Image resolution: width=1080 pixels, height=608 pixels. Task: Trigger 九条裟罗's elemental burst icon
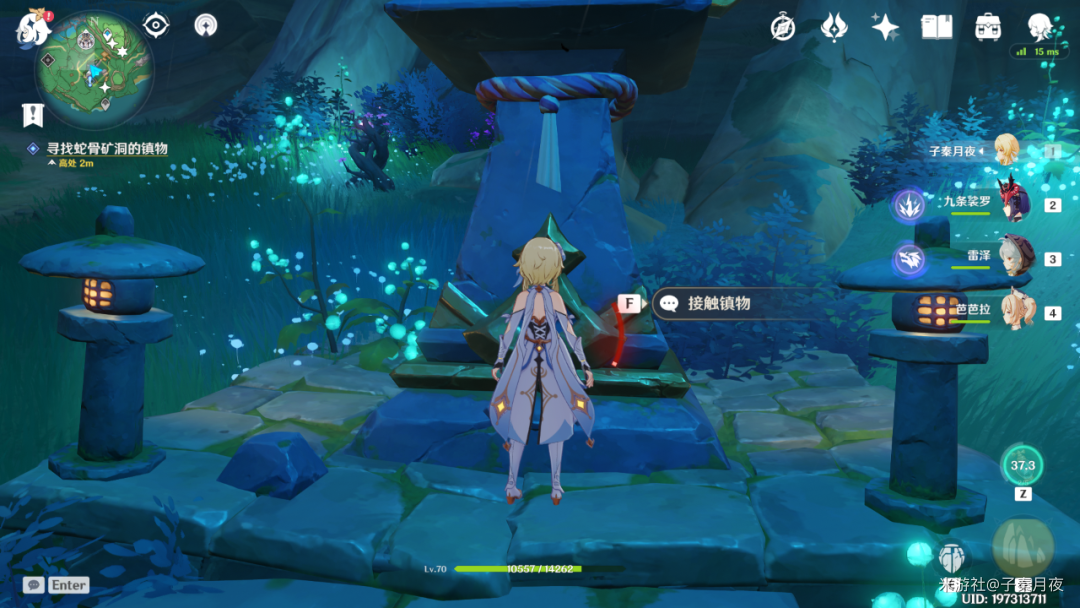(910, 206)
